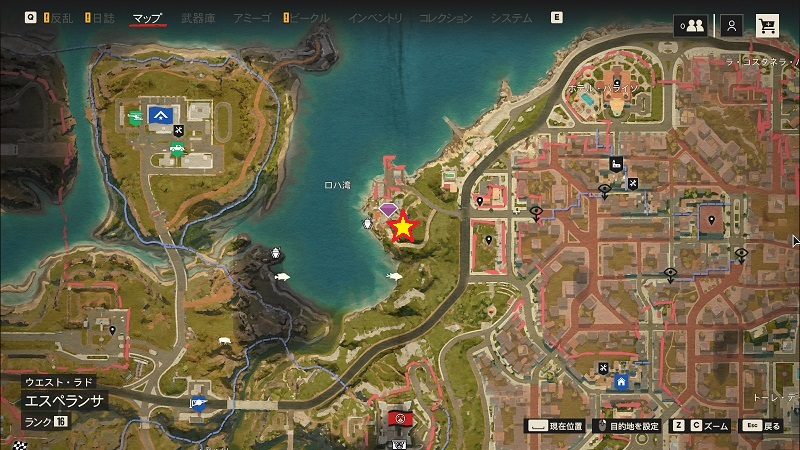The image size is (800, 450).
Task: Switch to the システム tab
Action: (511, 19)
